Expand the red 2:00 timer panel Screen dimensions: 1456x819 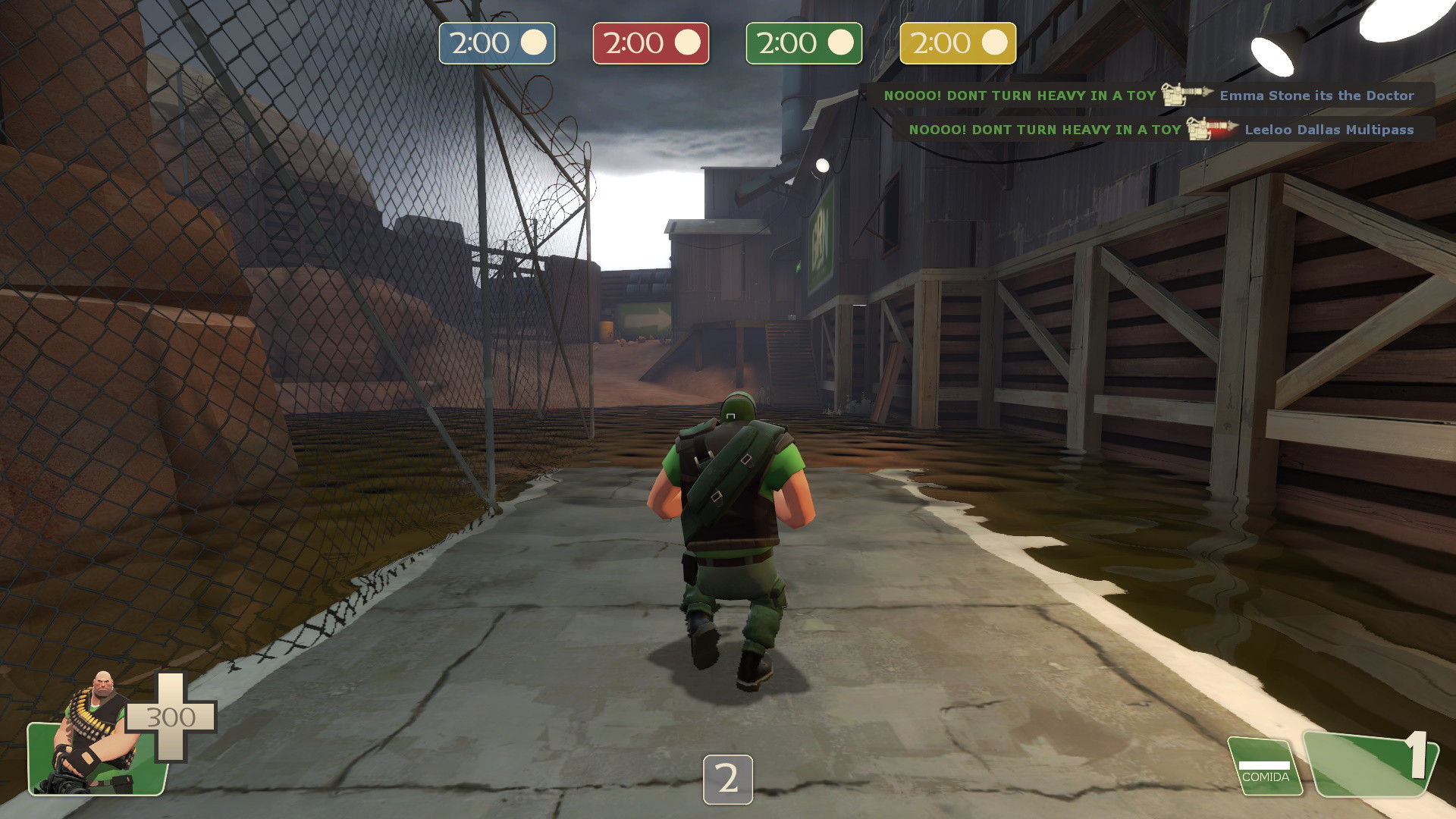pos(651,43)
